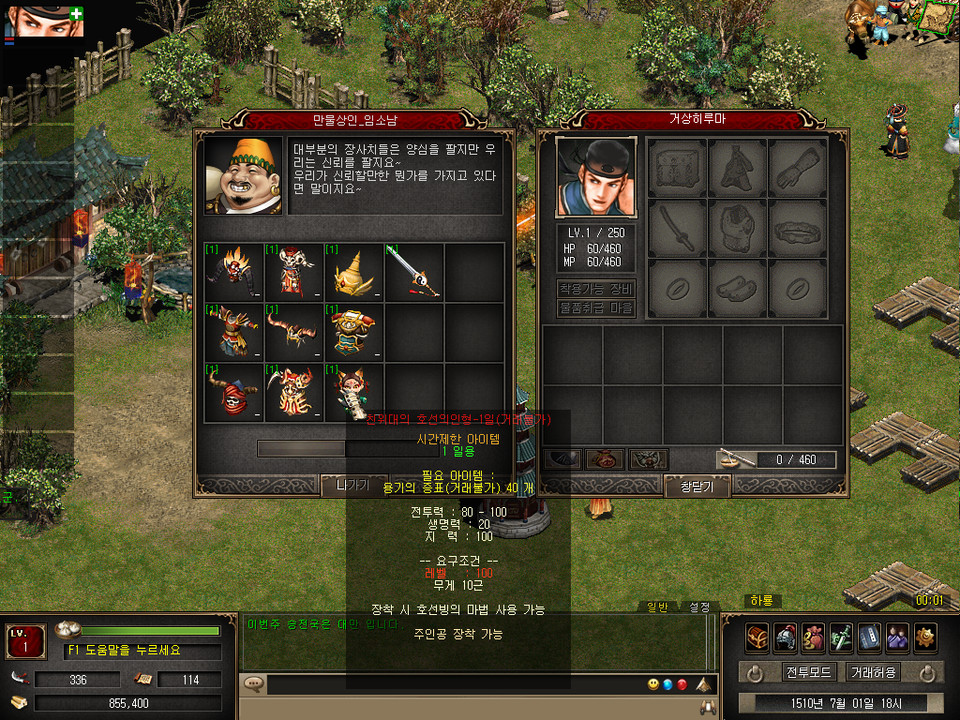
Task: Toggle the 거래허용 trade permission button
Action: [872, 672]
